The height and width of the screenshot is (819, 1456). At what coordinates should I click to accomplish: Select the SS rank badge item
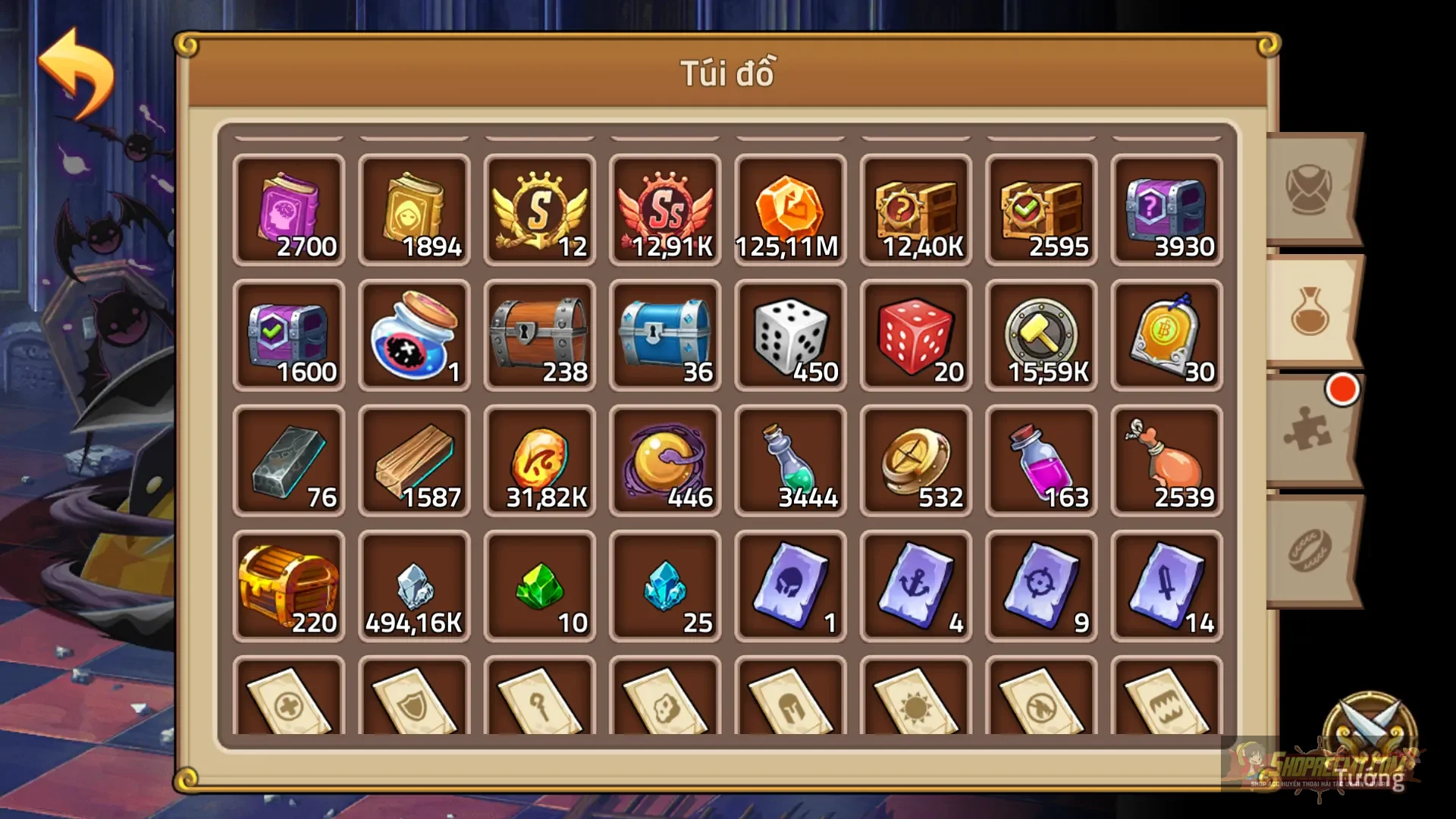665,209
